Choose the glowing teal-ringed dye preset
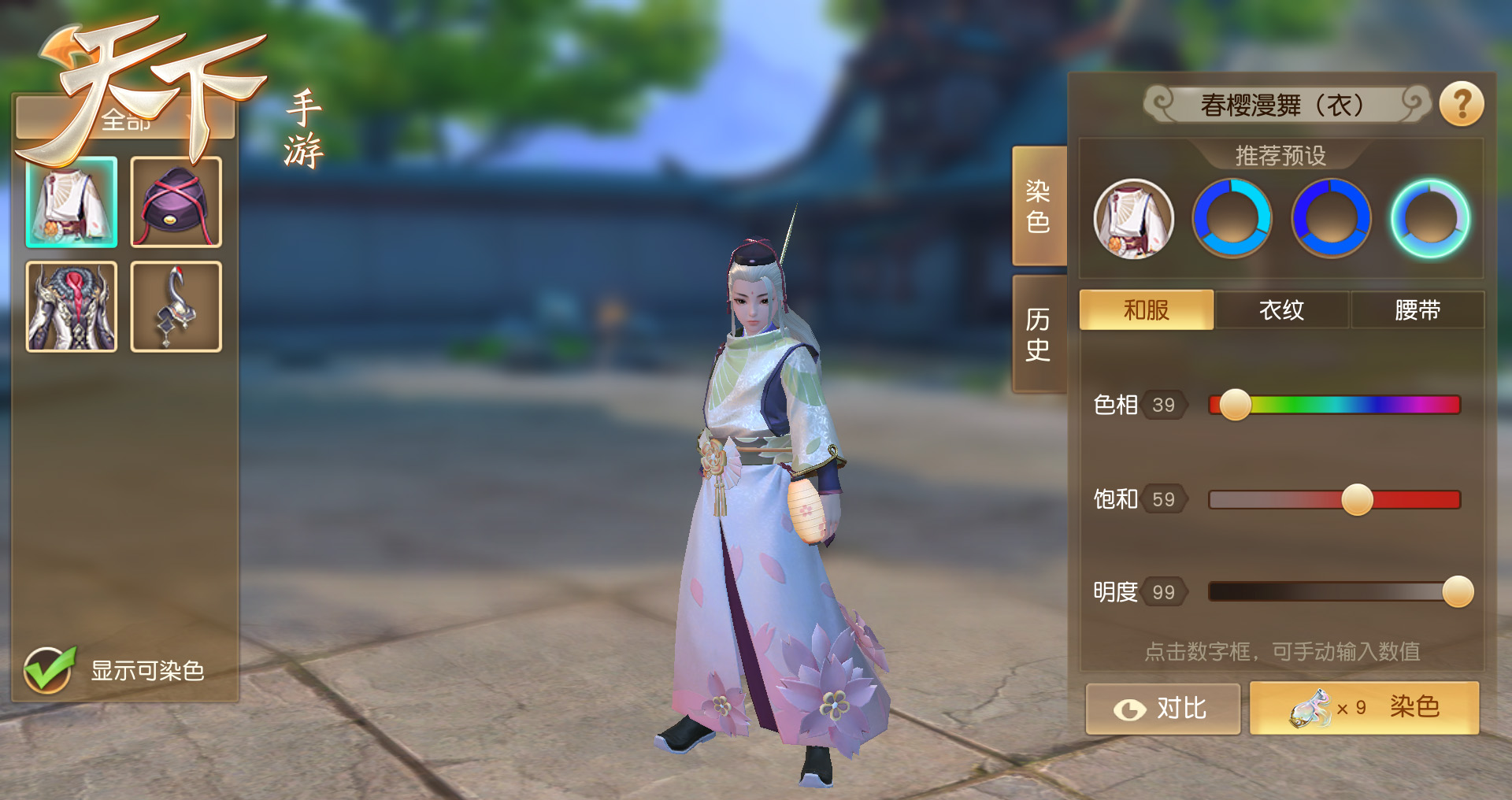 click(x=1429, y=219)
